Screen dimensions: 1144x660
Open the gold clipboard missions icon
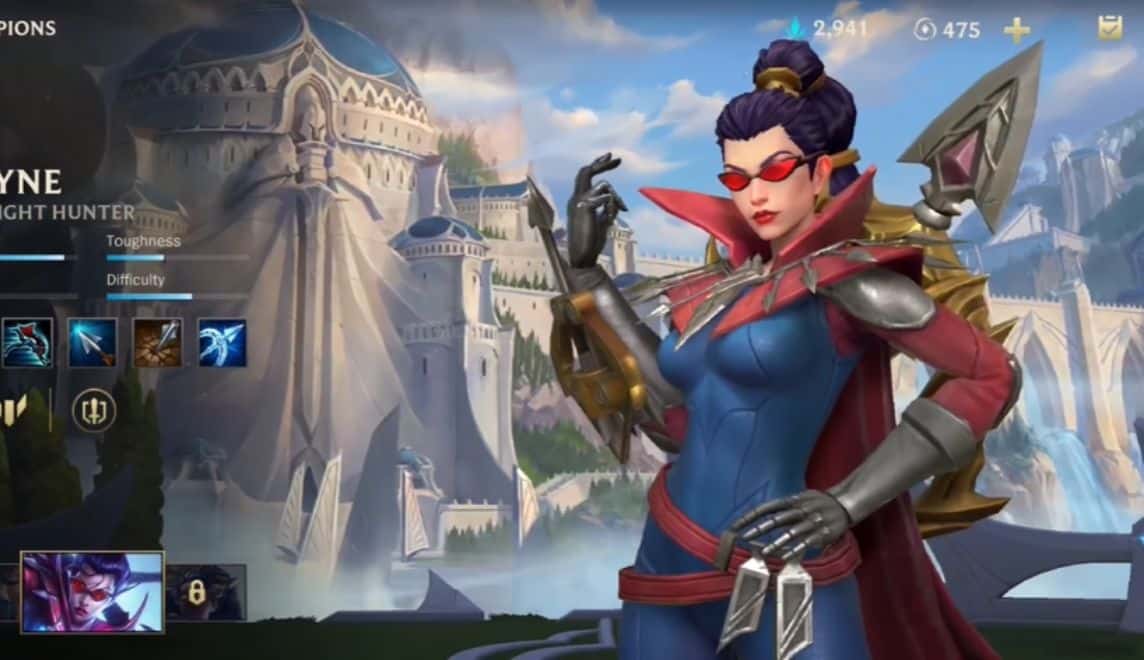coord(1110,28)
